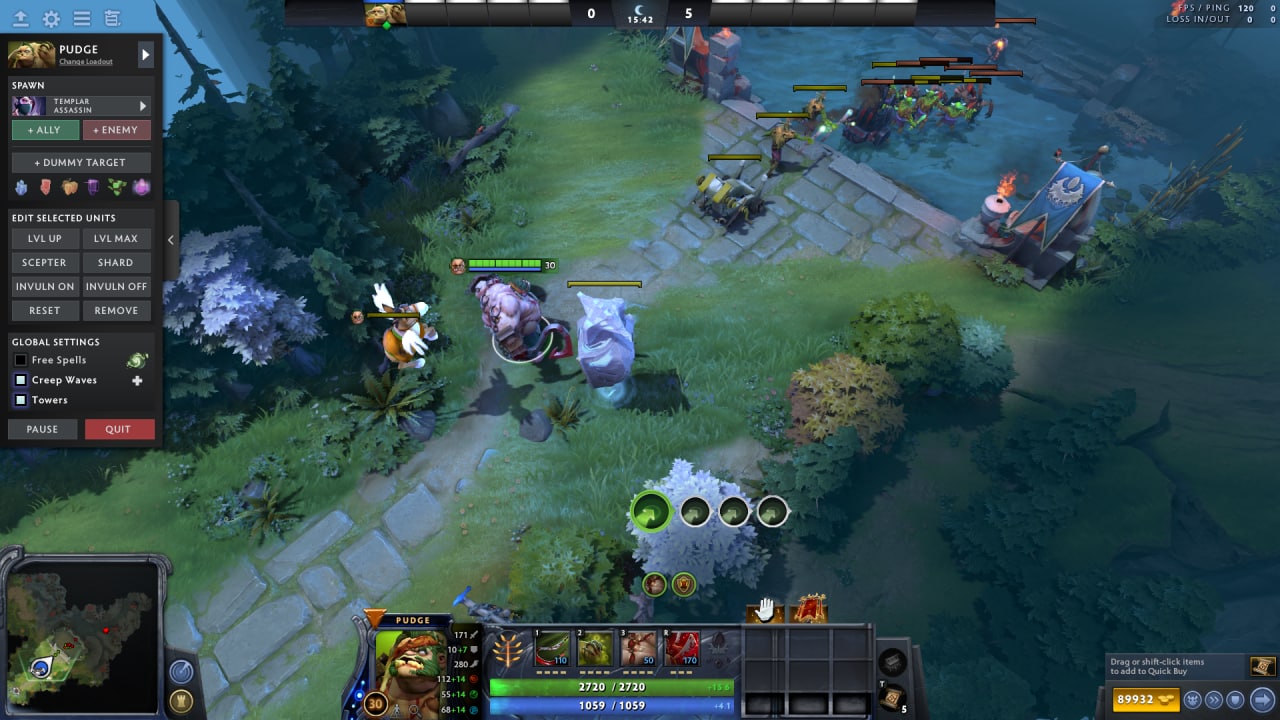Open Pudge's talent tree icon
This screenshot has height=720, width=1280.
coord(510,649)
